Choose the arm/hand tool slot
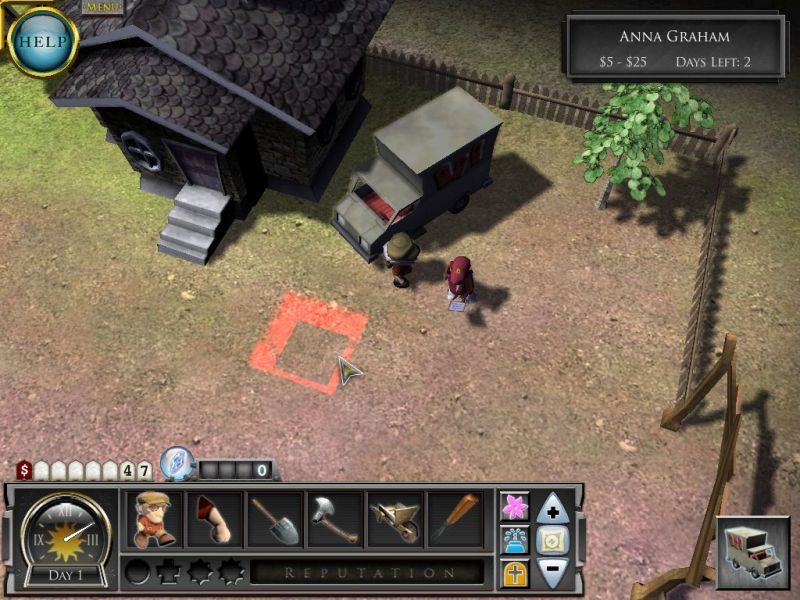 click(x=214, y=519)
